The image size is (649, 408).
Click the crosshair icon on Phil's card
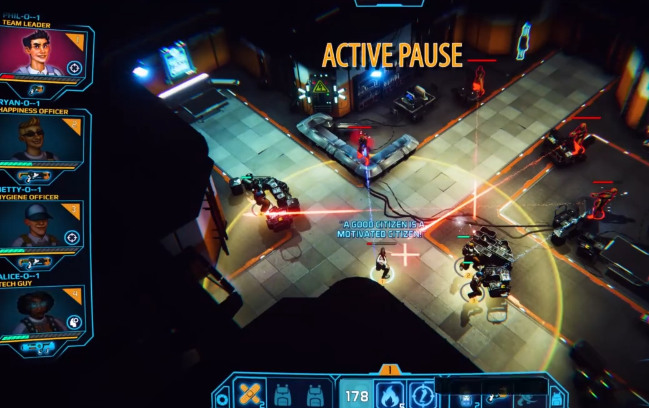pyautogui.click(x=75, y=68)
